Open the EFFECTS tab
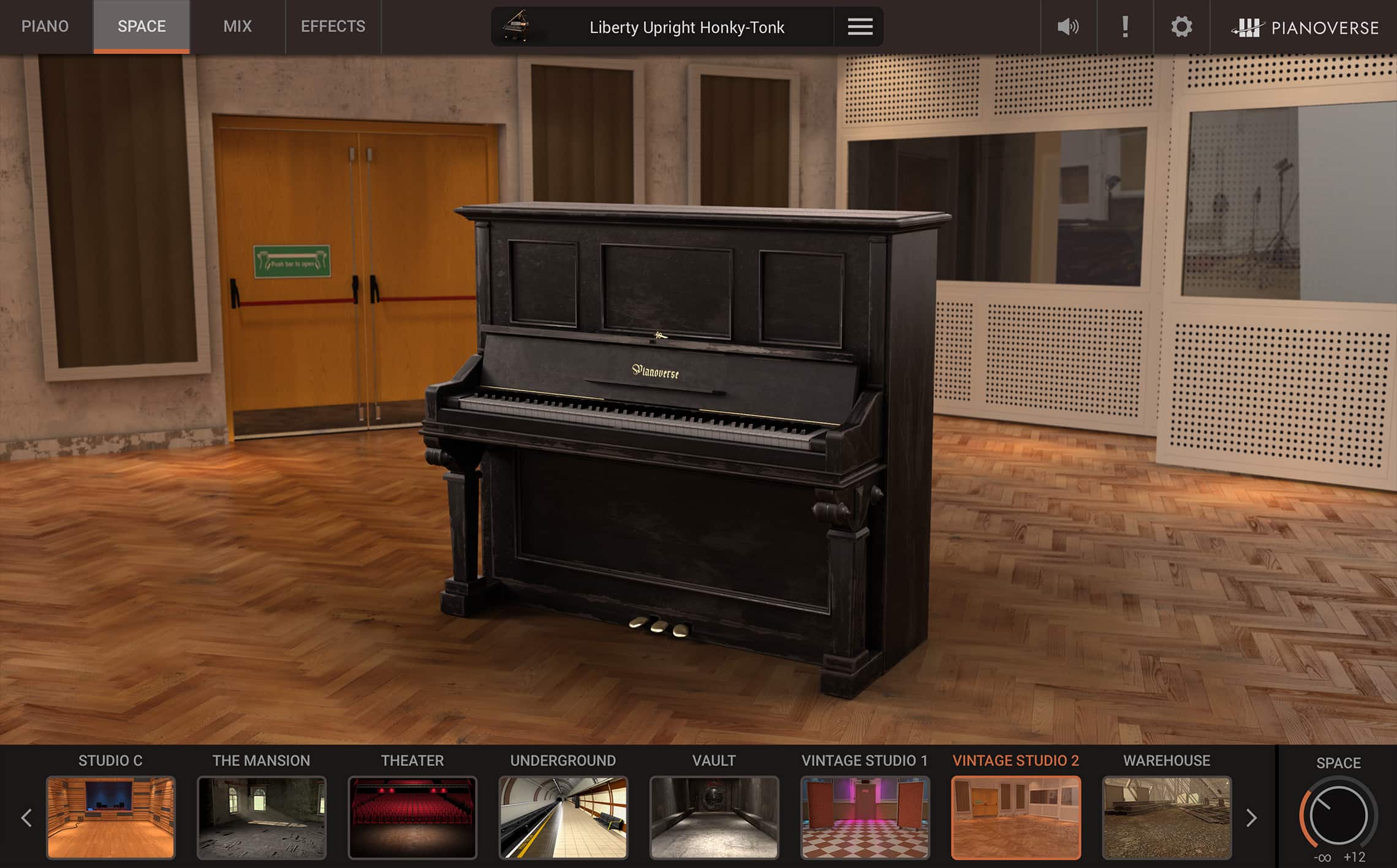1397x868 pixels. 333,26
